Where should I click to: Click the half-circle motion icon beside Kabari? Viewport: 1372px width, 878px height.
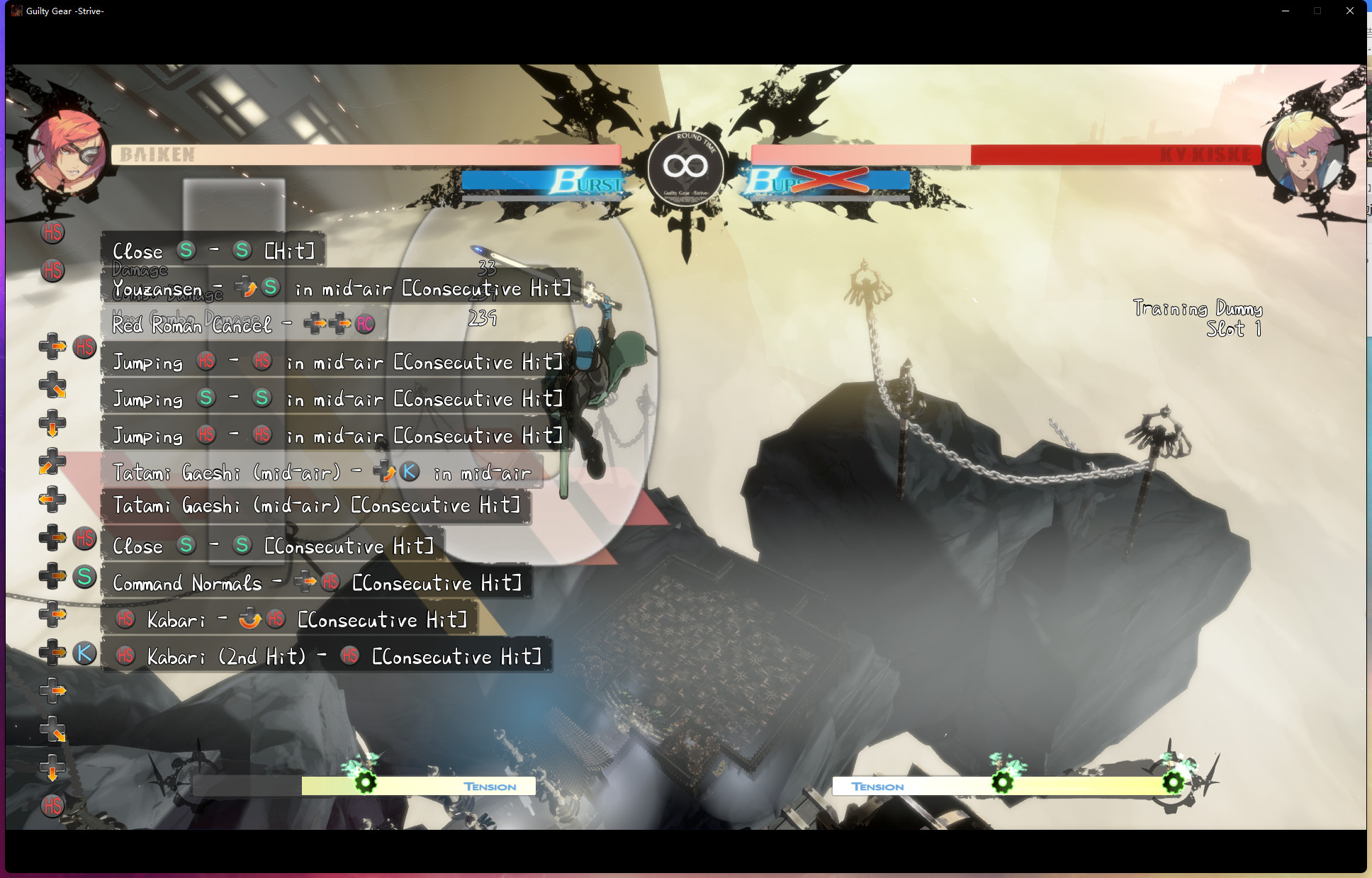tap(249, 619)
